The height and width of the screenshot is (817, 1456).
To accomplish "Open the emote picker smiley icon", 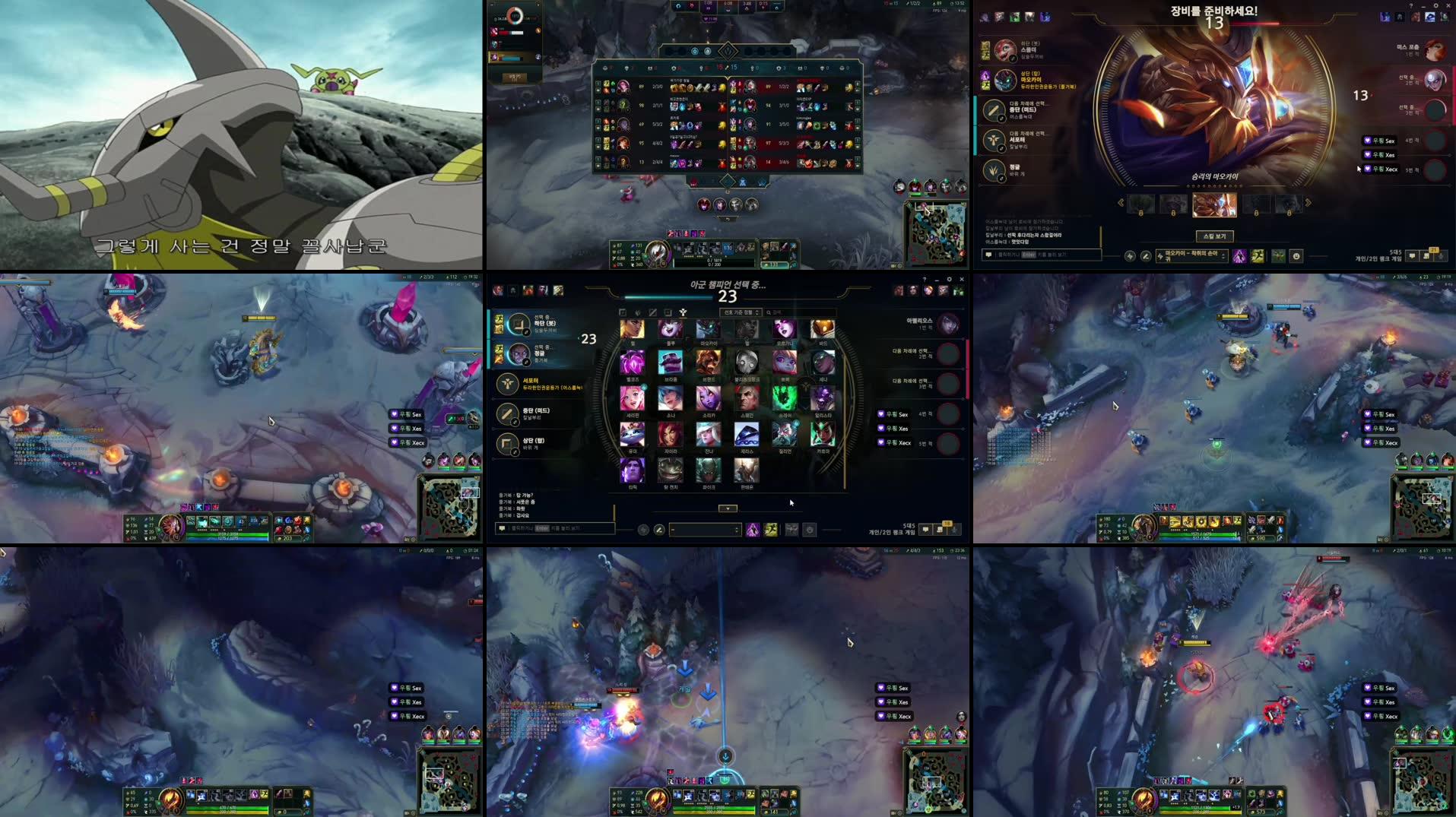I will click(1296, 257).
